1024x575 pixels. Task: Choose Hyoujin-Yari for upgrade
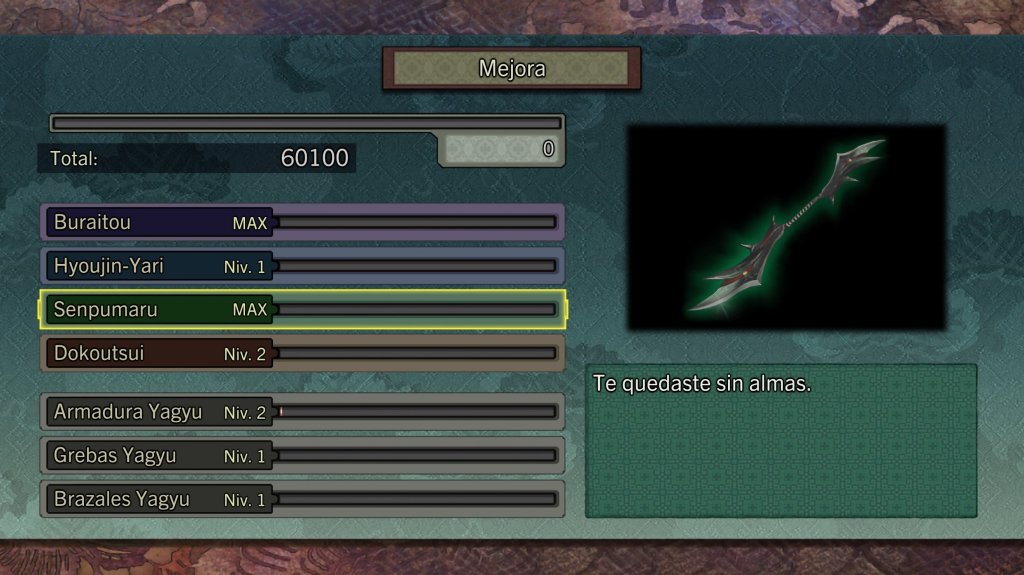pyautogui.click(x=302, y=266)
